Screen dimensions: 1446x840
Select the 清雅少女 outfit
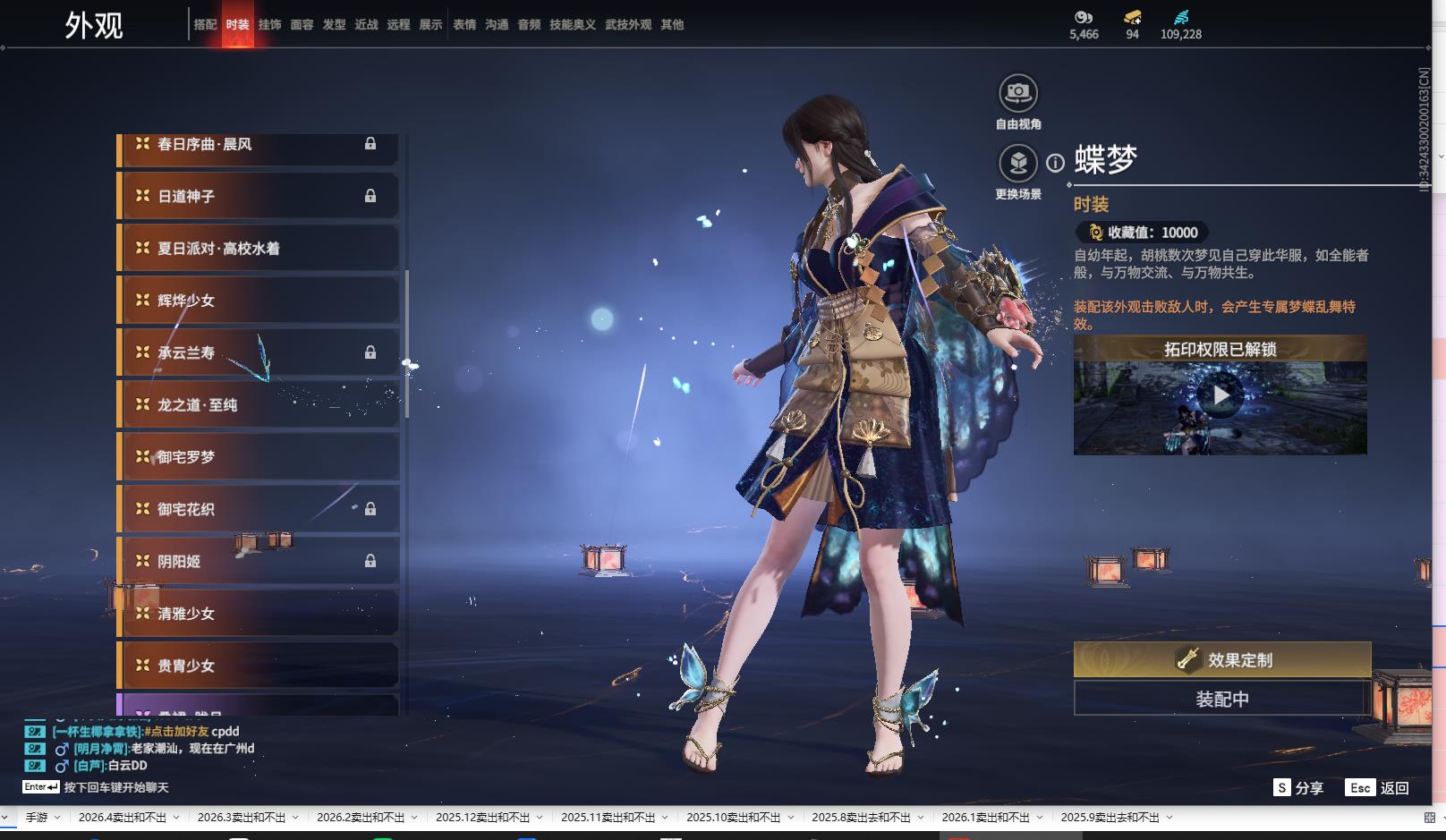pyautogui.click(x=258, y=614)
